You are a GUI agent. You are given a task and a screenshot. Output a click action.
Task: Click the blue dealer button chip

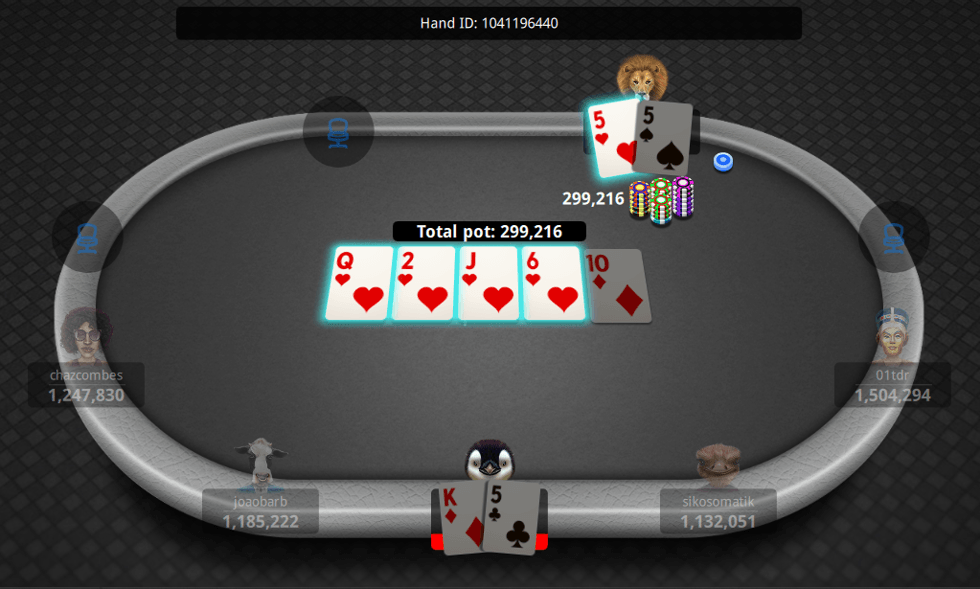(723, 161)
